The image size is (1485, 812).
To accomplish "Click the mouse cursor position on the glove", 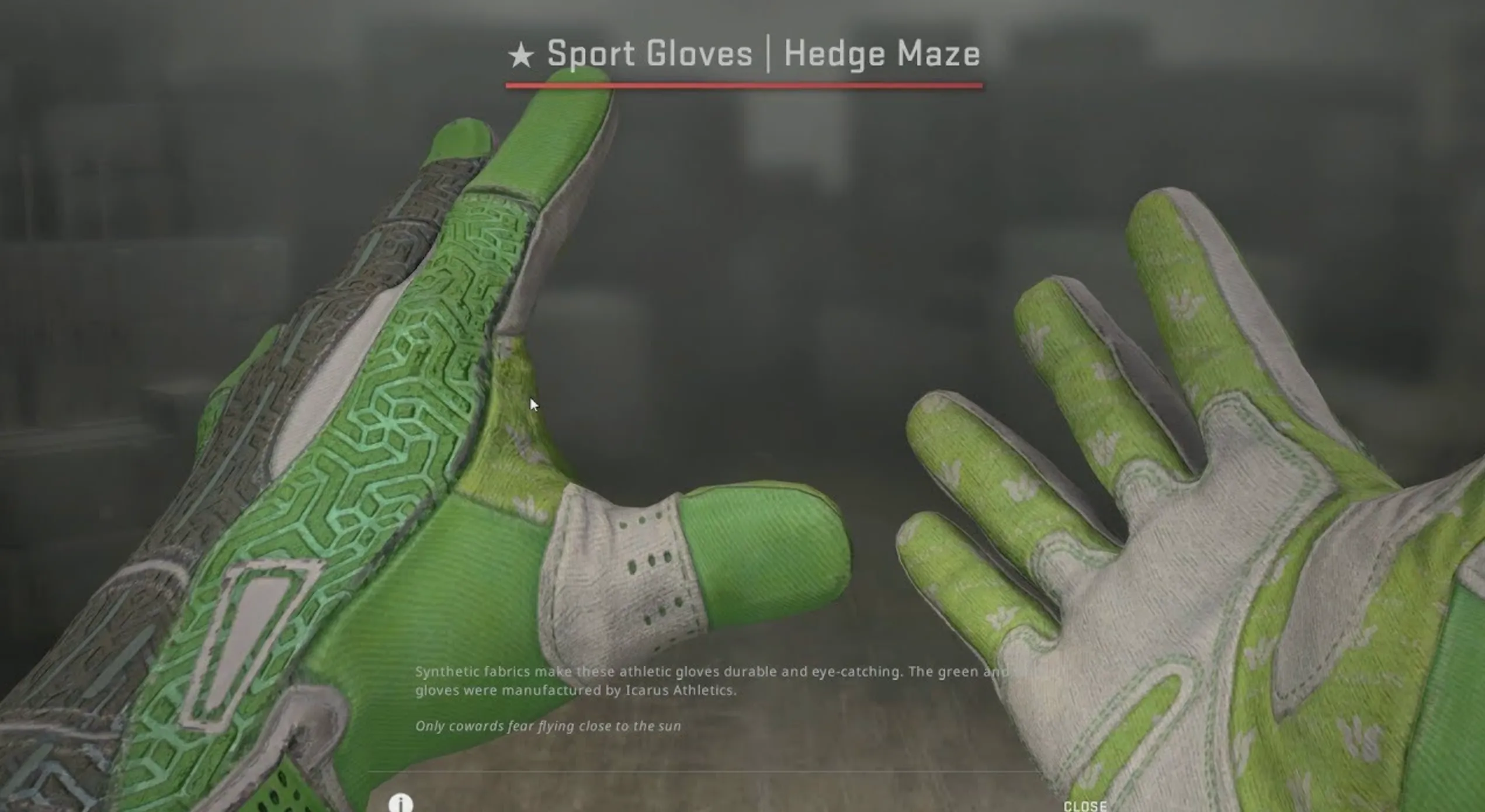I will tap(533, 403).
